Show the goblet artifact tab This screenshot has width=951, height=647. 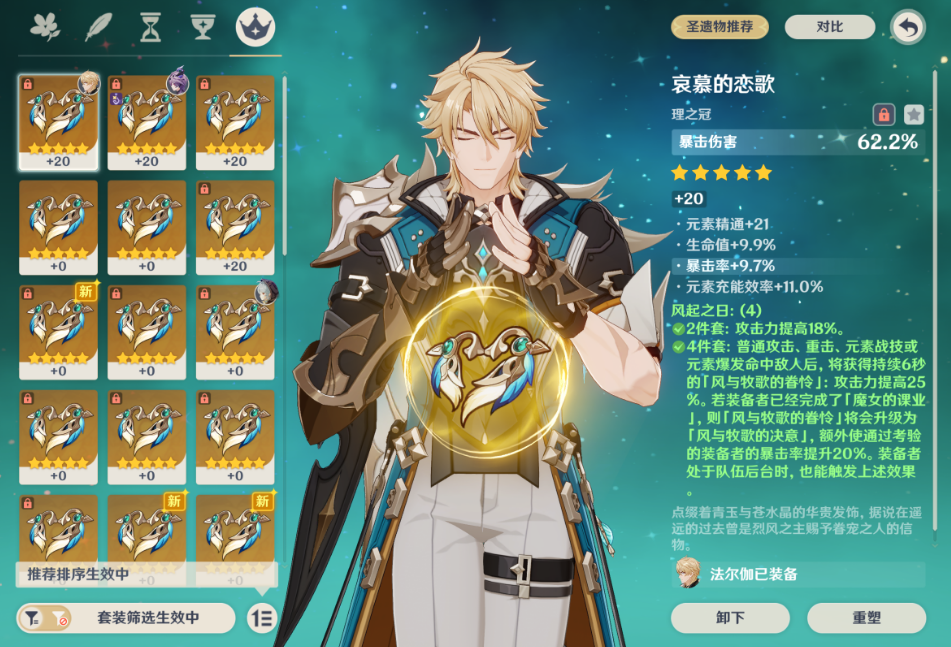click(203, 28)
